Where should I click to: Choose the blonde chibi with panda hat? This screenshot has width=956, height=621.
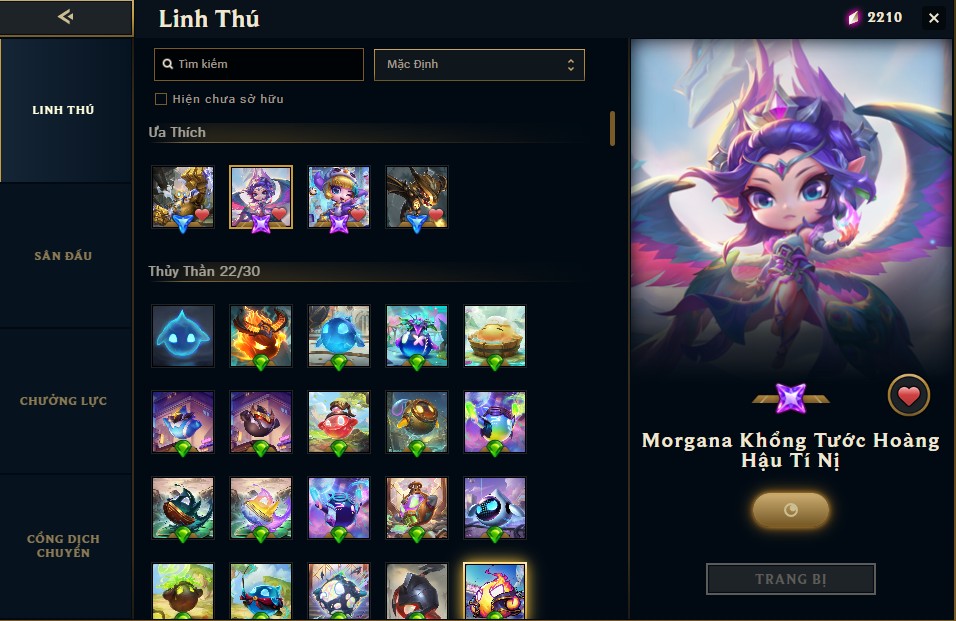339,196
